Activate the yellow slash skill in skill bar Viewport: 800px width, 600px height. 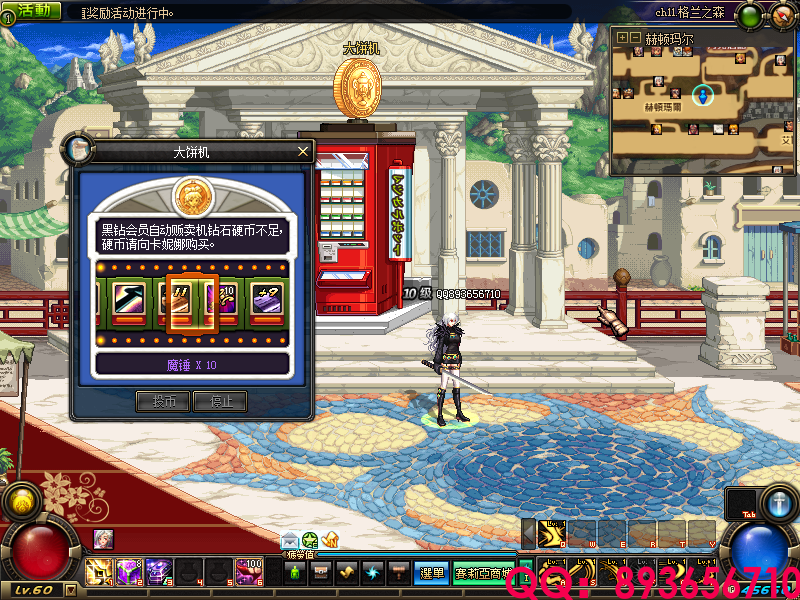click(x=549, y=536)
